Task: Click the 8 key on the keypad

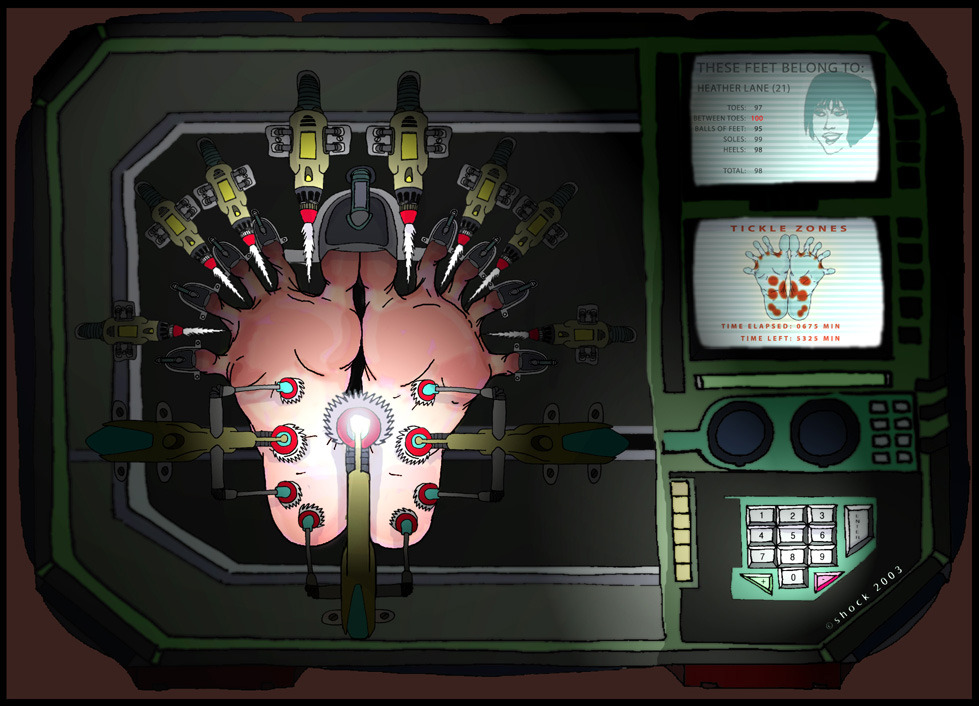Action: coord(792,557)
